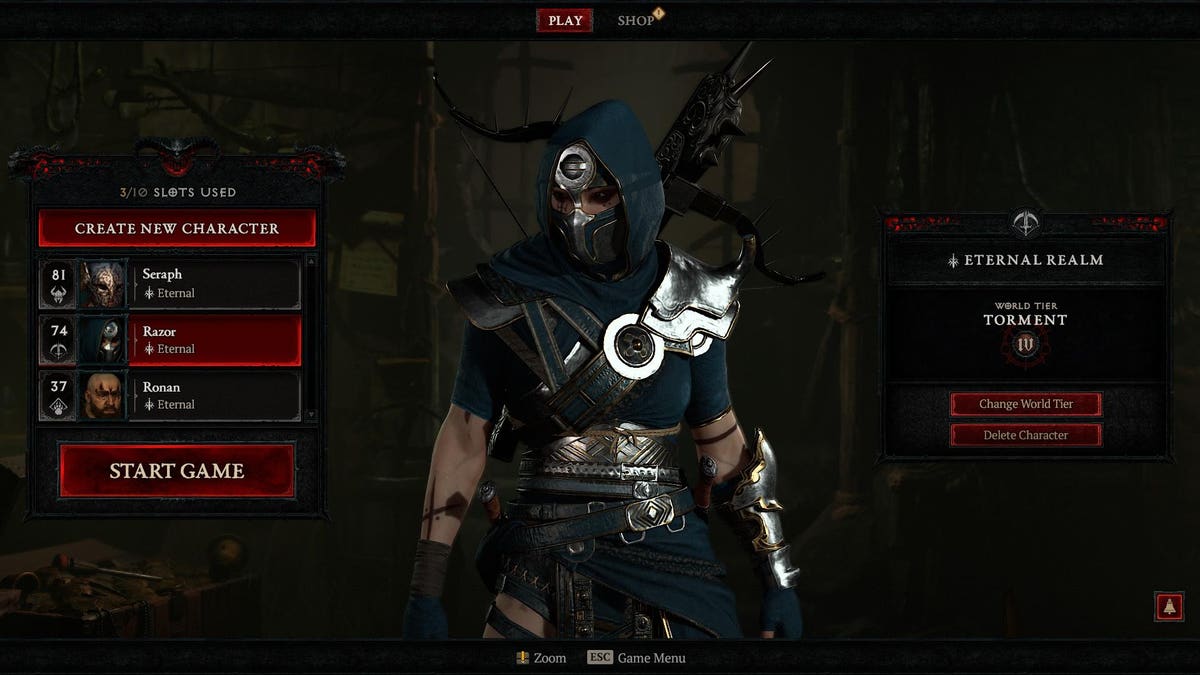Select the character Seraph
This screenshot has height=675, width=1200.
click(215, 284)
